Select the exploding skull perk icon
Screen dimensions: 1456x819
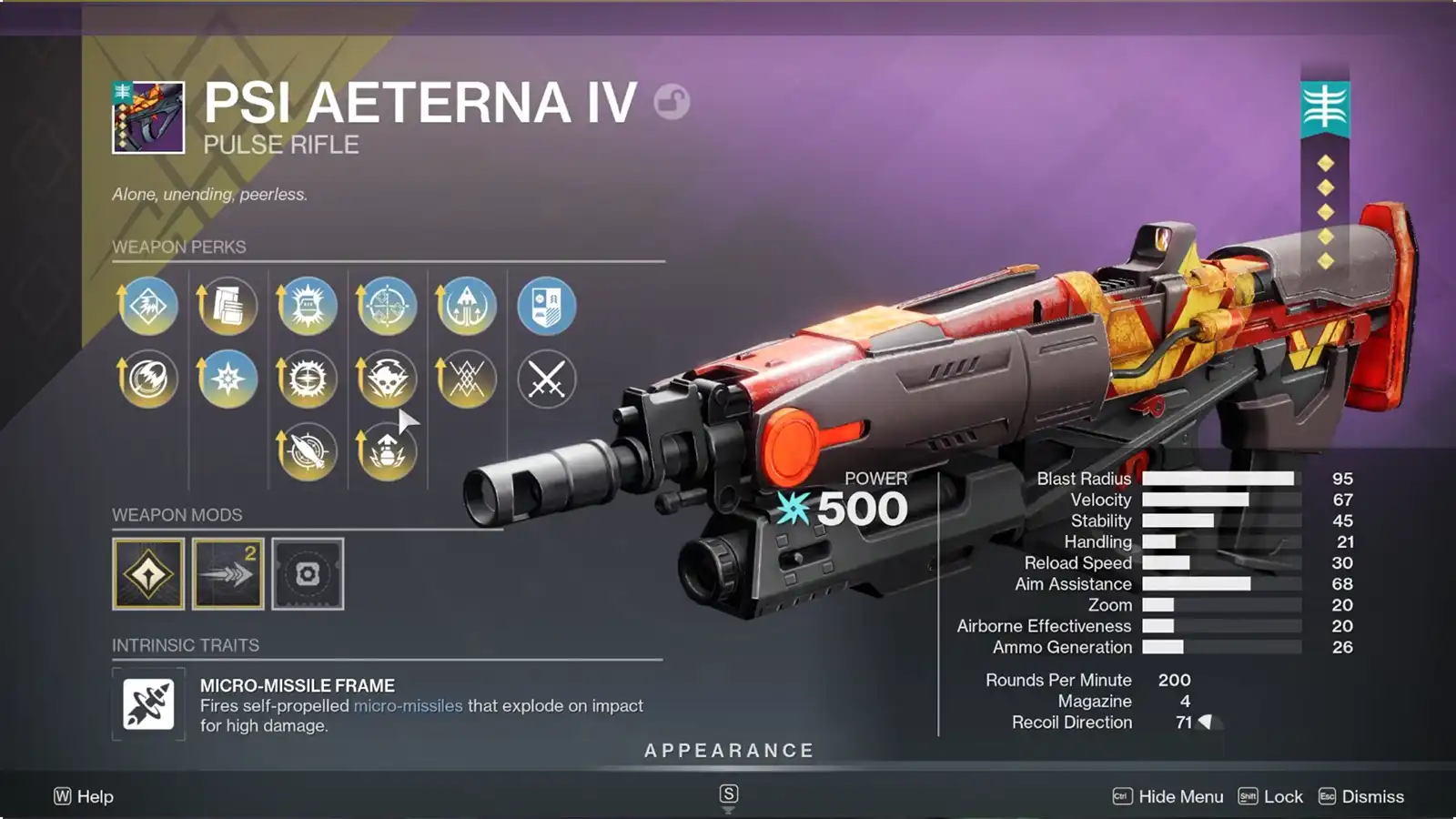click(x=386, y=379)
